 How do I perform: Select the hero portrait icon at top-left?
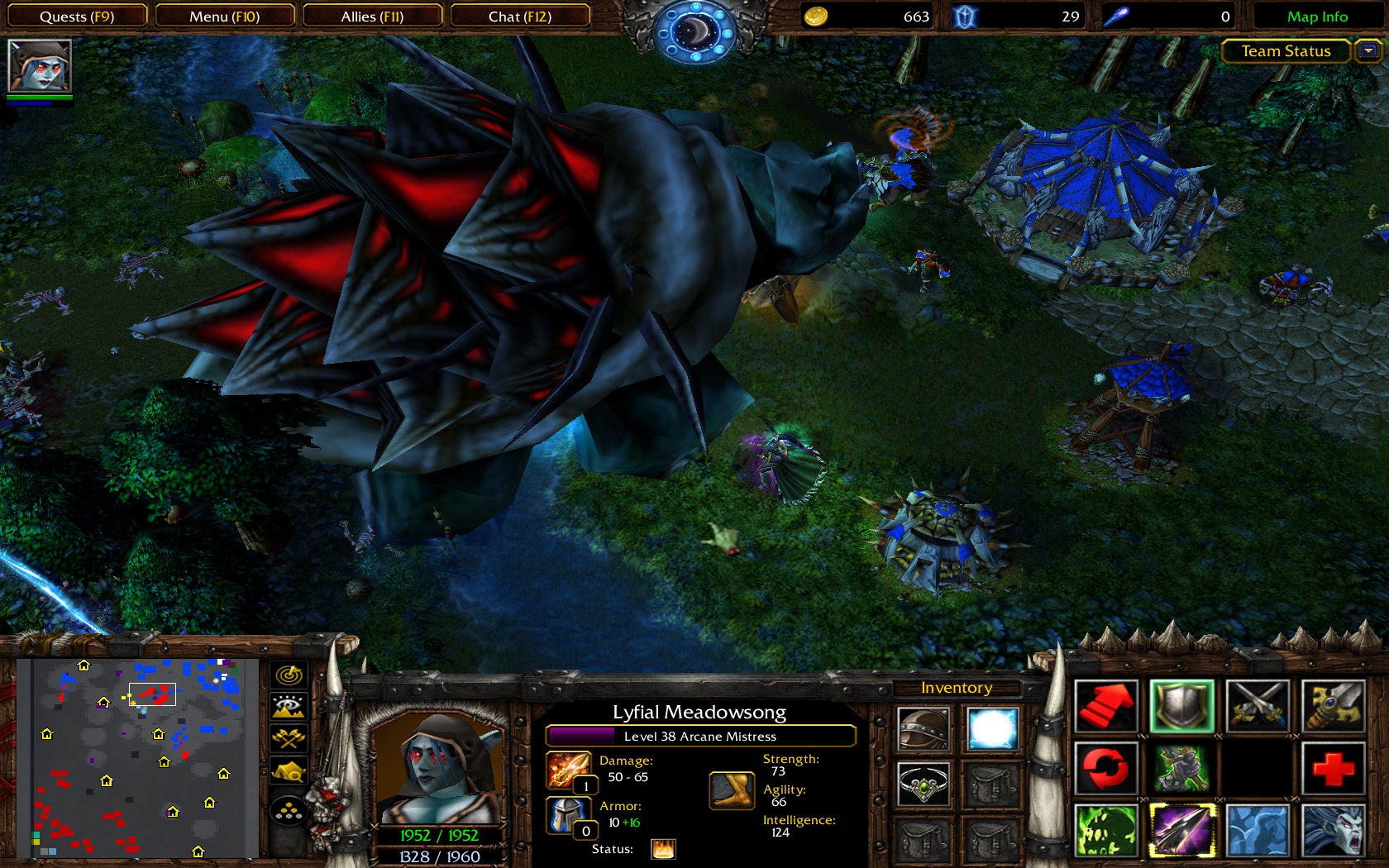[x=39, y=65]
